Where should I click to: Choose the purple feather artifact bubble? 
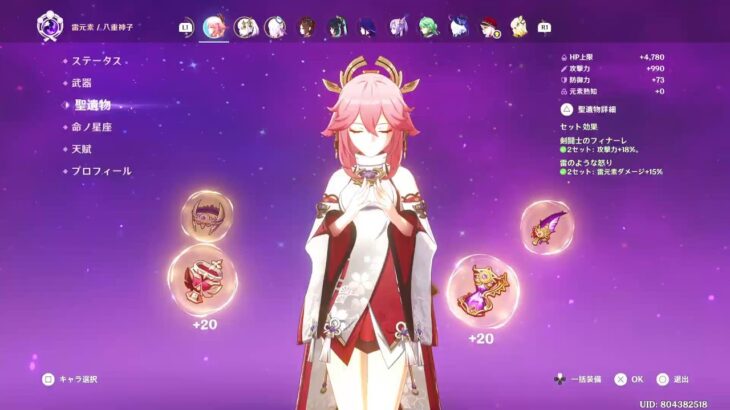click(548, 227)
